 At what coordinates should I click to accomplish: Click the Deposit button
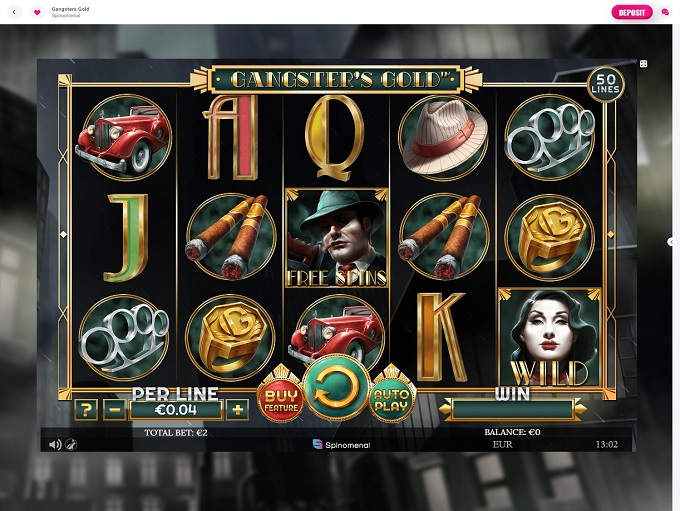coord(631,12)
